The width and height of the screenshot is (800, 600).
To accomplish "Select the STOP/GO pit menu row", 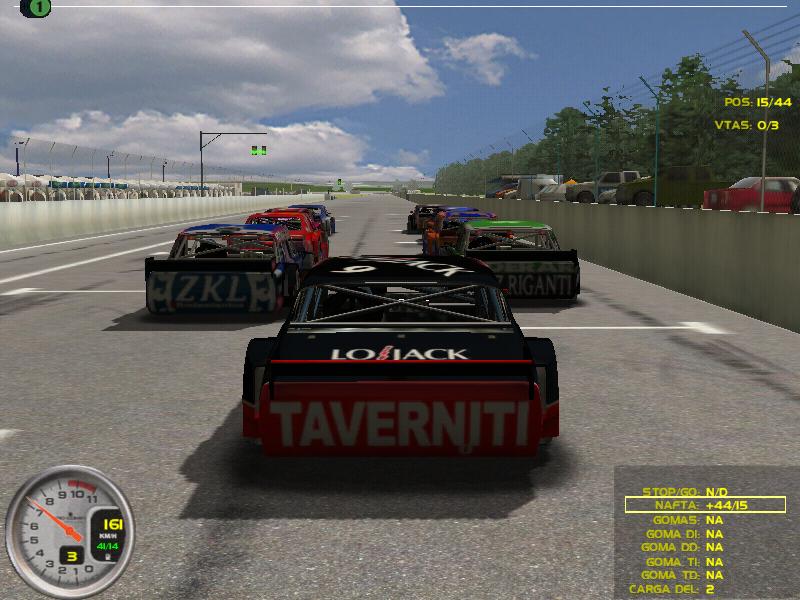I will 690,492.
